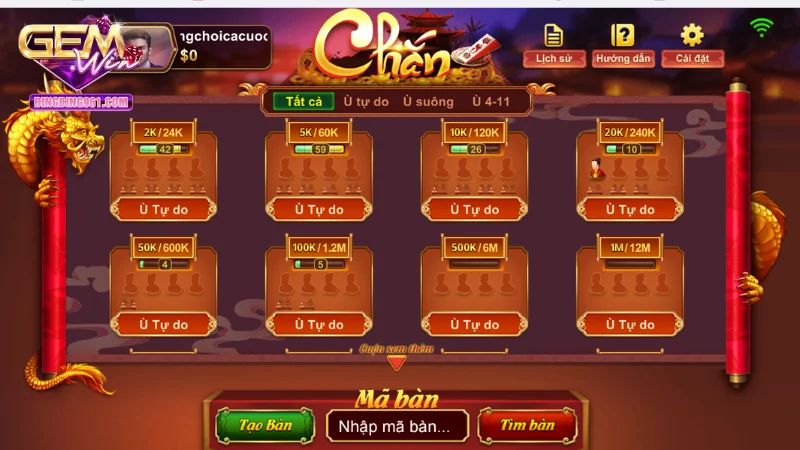Switch to the Ù tự do tab
Screen dimensions: 800x450
366,101
